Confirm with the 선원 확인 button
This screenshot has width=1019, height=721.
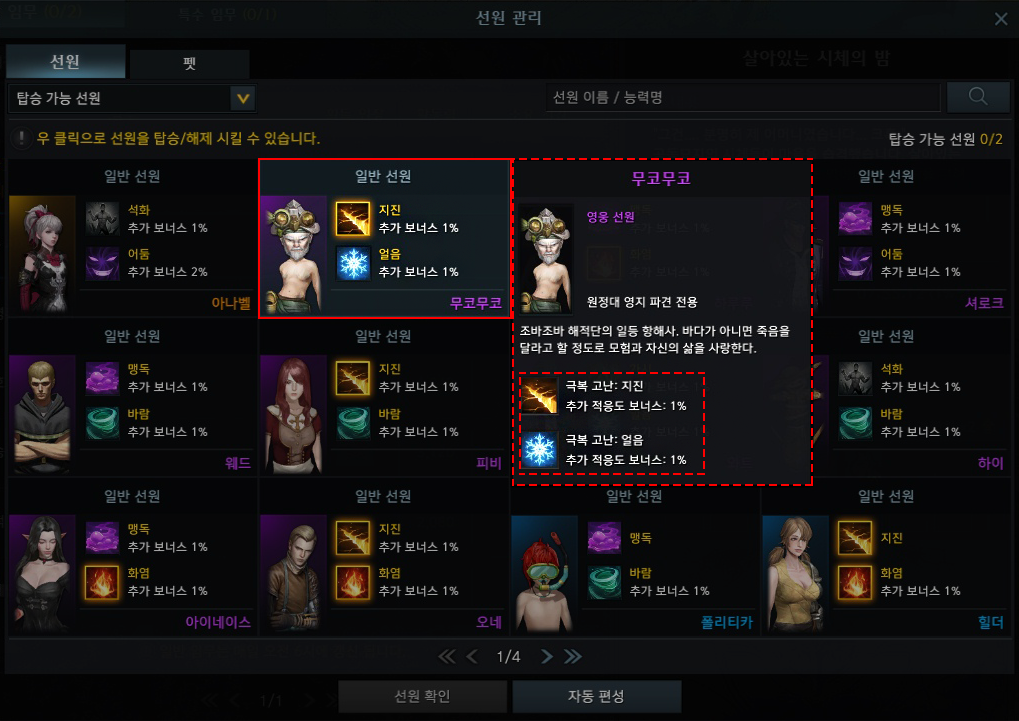423,696
